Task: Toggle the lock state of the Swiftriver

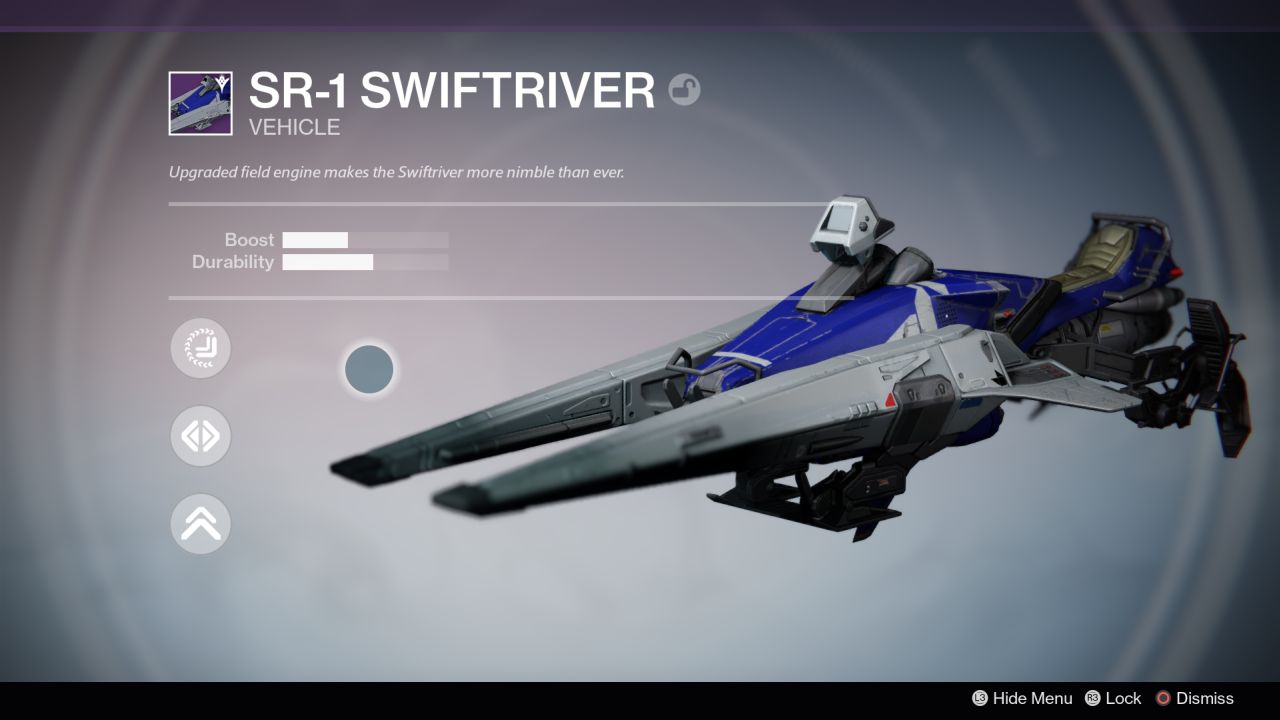Action: [1122, 698]
